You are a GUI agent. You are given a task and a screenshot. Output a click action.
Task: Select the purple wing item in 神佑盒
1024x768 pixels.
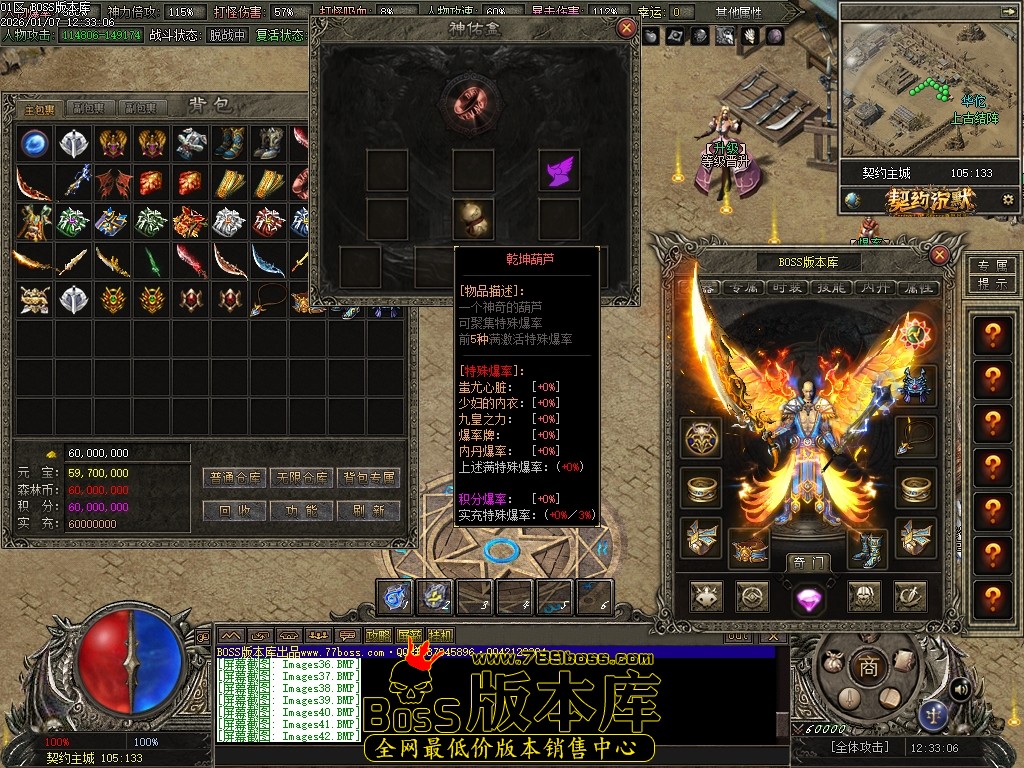559,170
